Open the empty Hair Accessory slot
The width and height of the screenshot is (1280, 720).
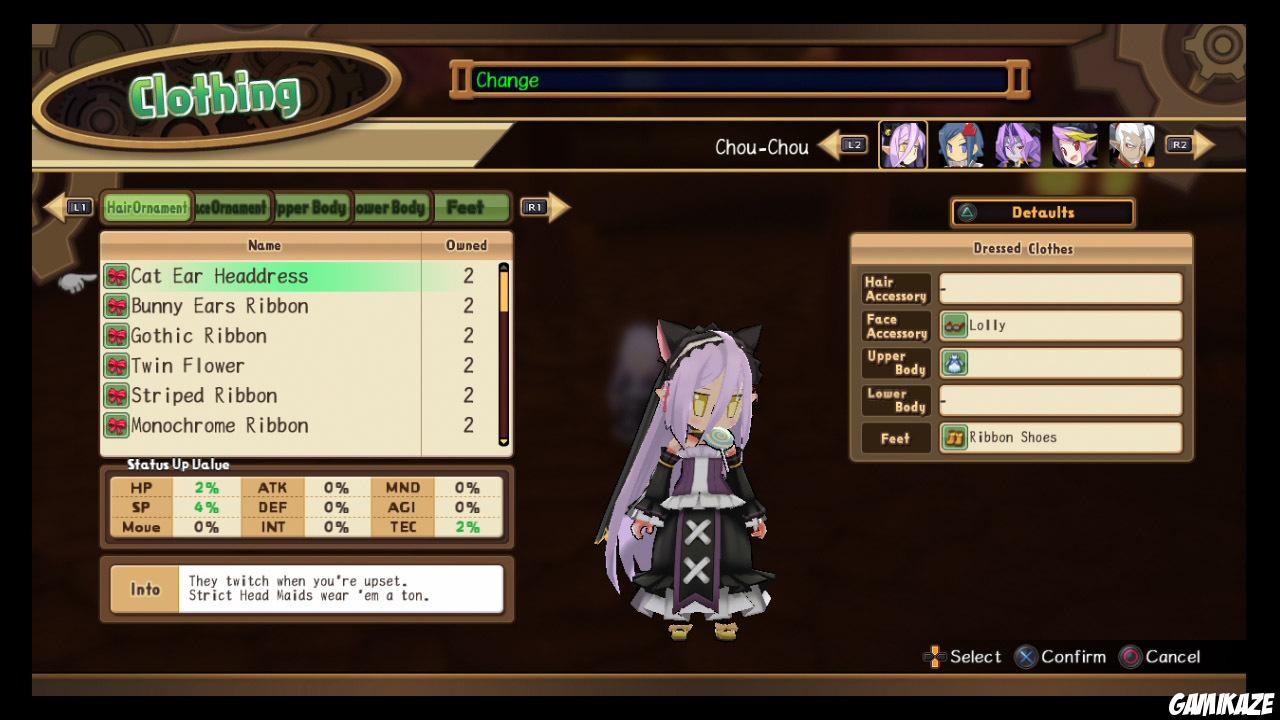tap(1060, 288)
